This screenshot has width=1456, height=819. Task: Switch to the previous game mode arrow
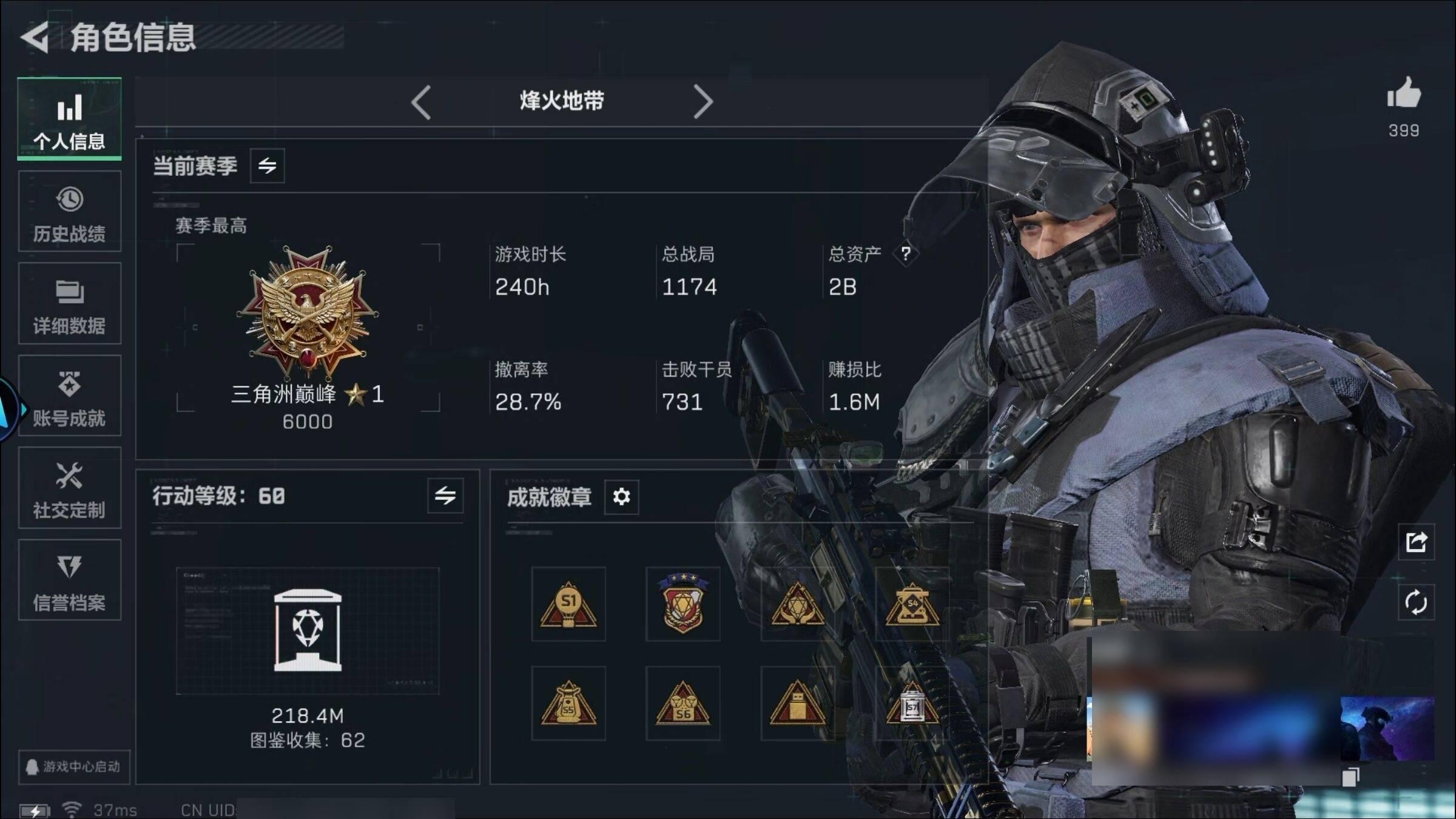coord(420,102)
